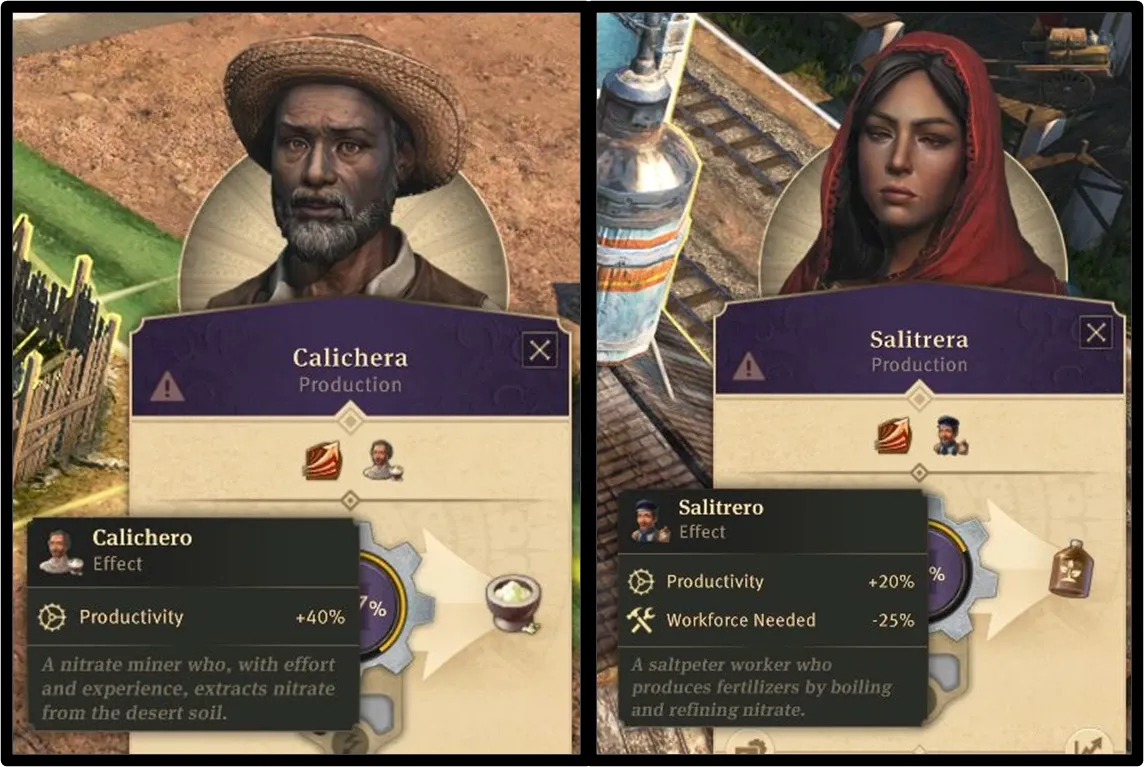Viewport: 1144px width, 767px height.
Task: Select the red item slot in Calichera panel
Action: [x=322, y=460]
